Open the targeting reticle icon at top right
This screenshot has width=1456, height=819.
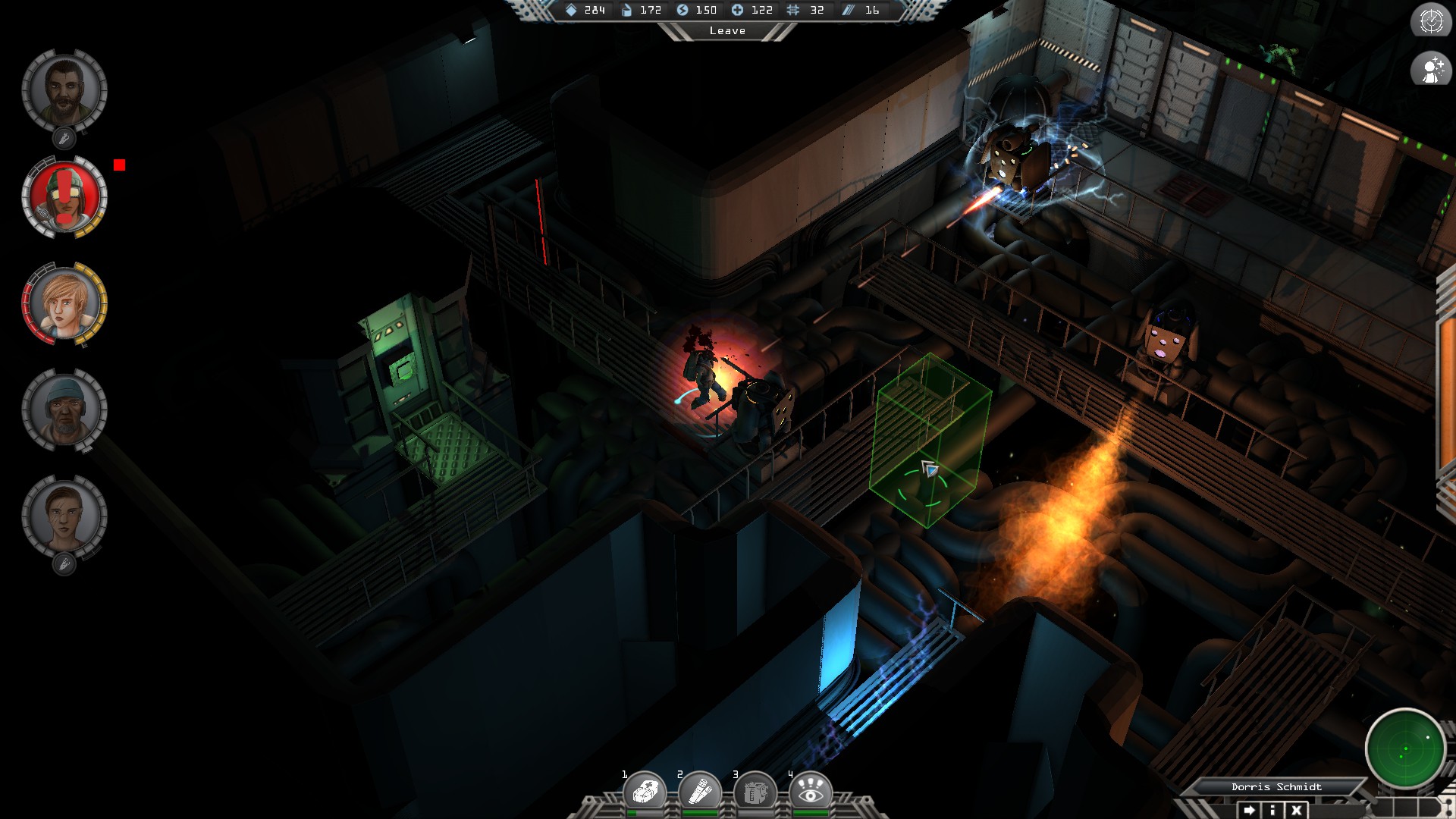coord(1430,22)
